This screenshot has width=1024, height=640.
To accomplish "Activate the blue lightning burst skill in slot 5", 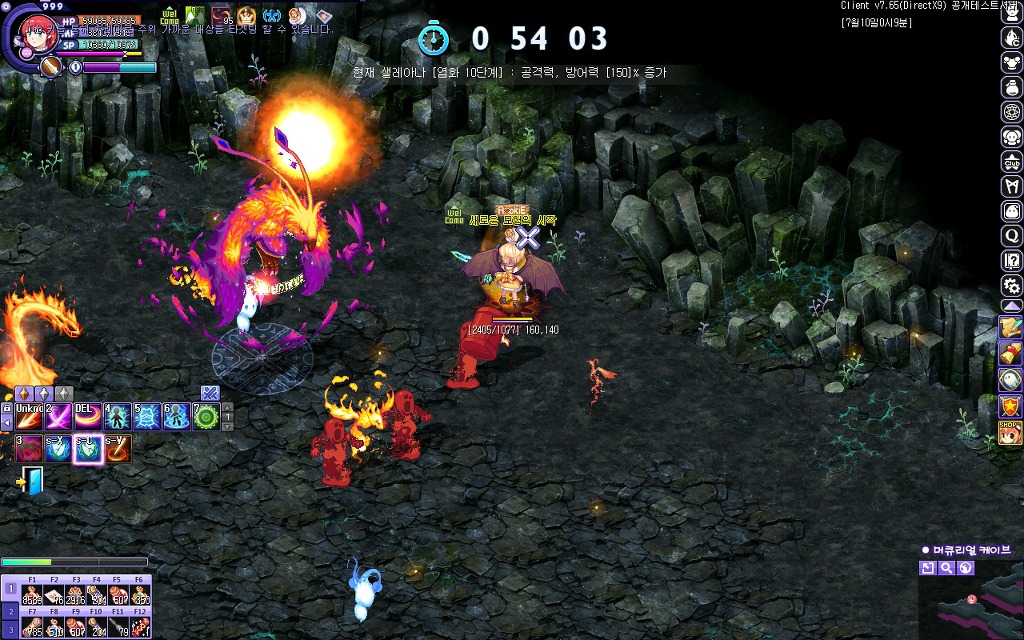I will (147, 416).
